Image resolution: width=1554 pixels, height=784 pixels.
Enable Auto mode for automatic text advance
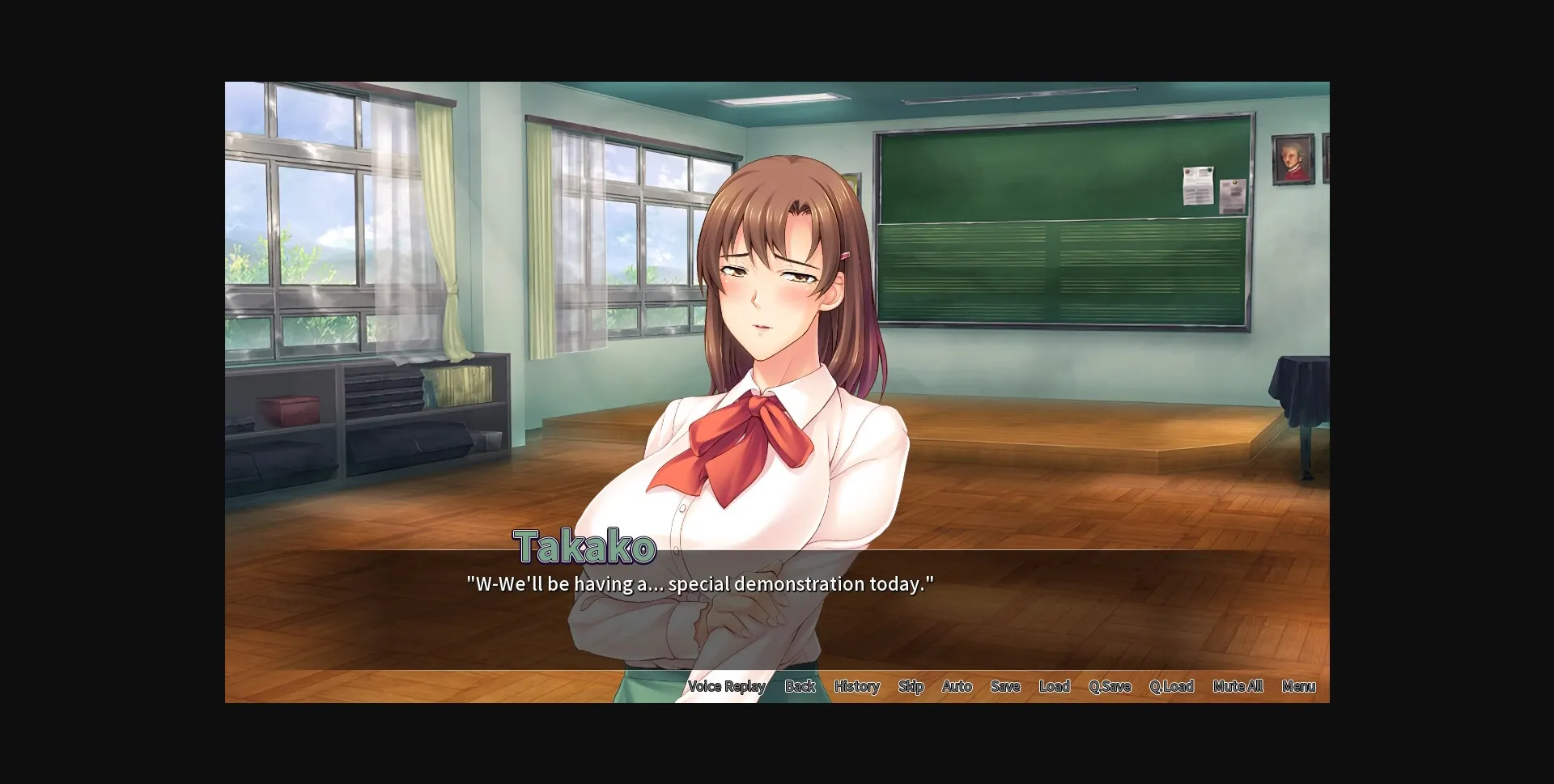tap(957, 686)
